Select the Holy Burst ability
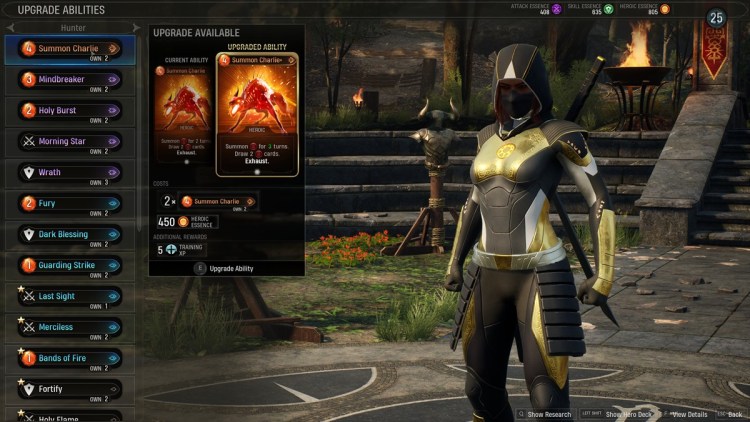The image size is (750, 422). click(x=68, y=110)
